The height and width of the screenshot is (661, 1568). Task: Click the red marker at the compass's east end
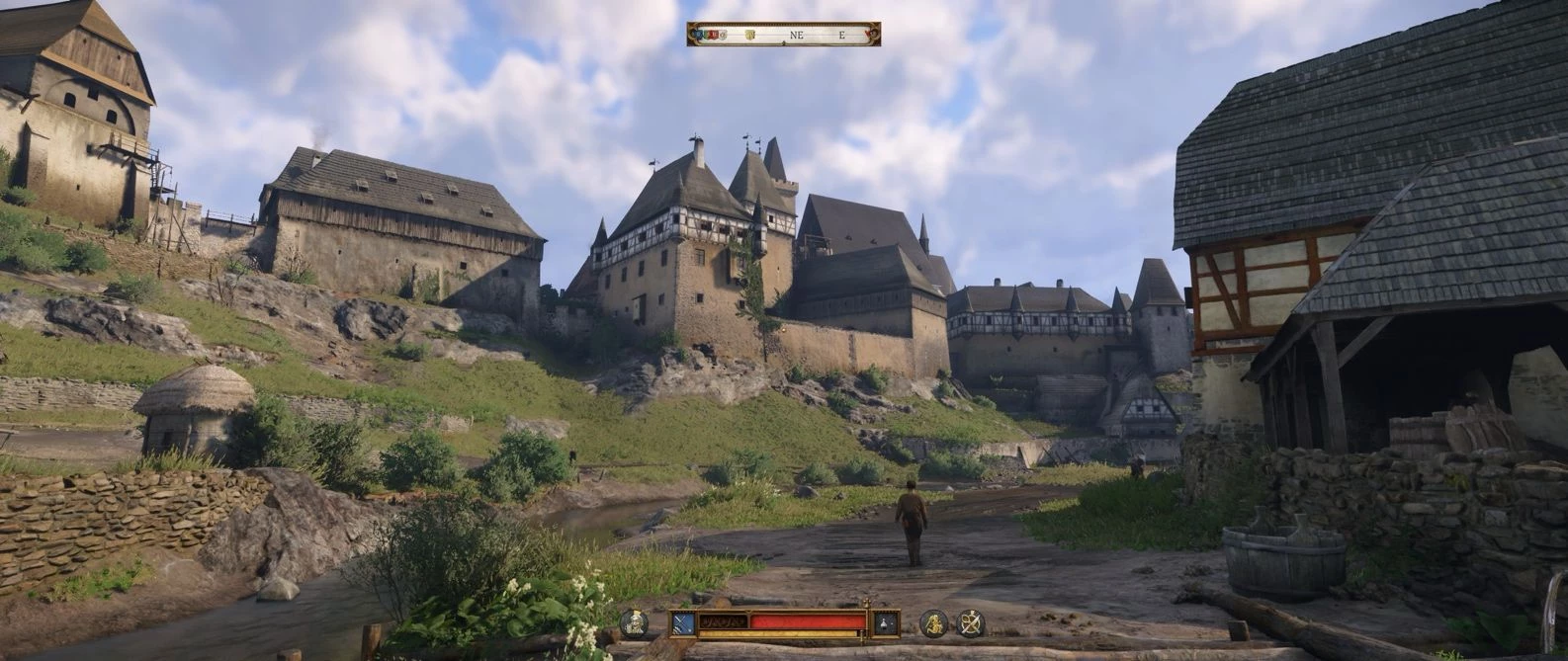point(870,35)
